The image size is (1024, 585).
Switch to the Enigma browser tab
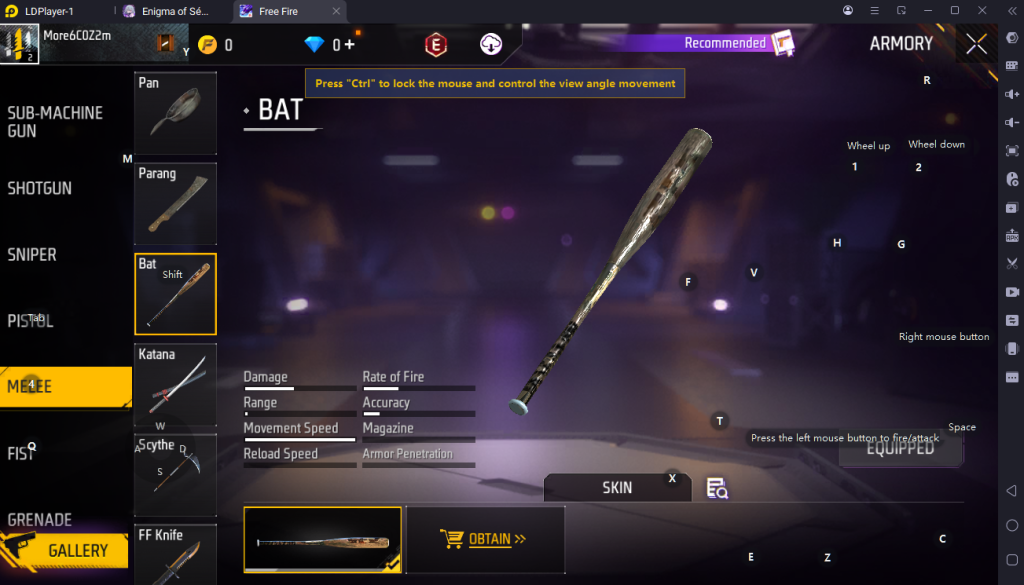coord(173,11)
